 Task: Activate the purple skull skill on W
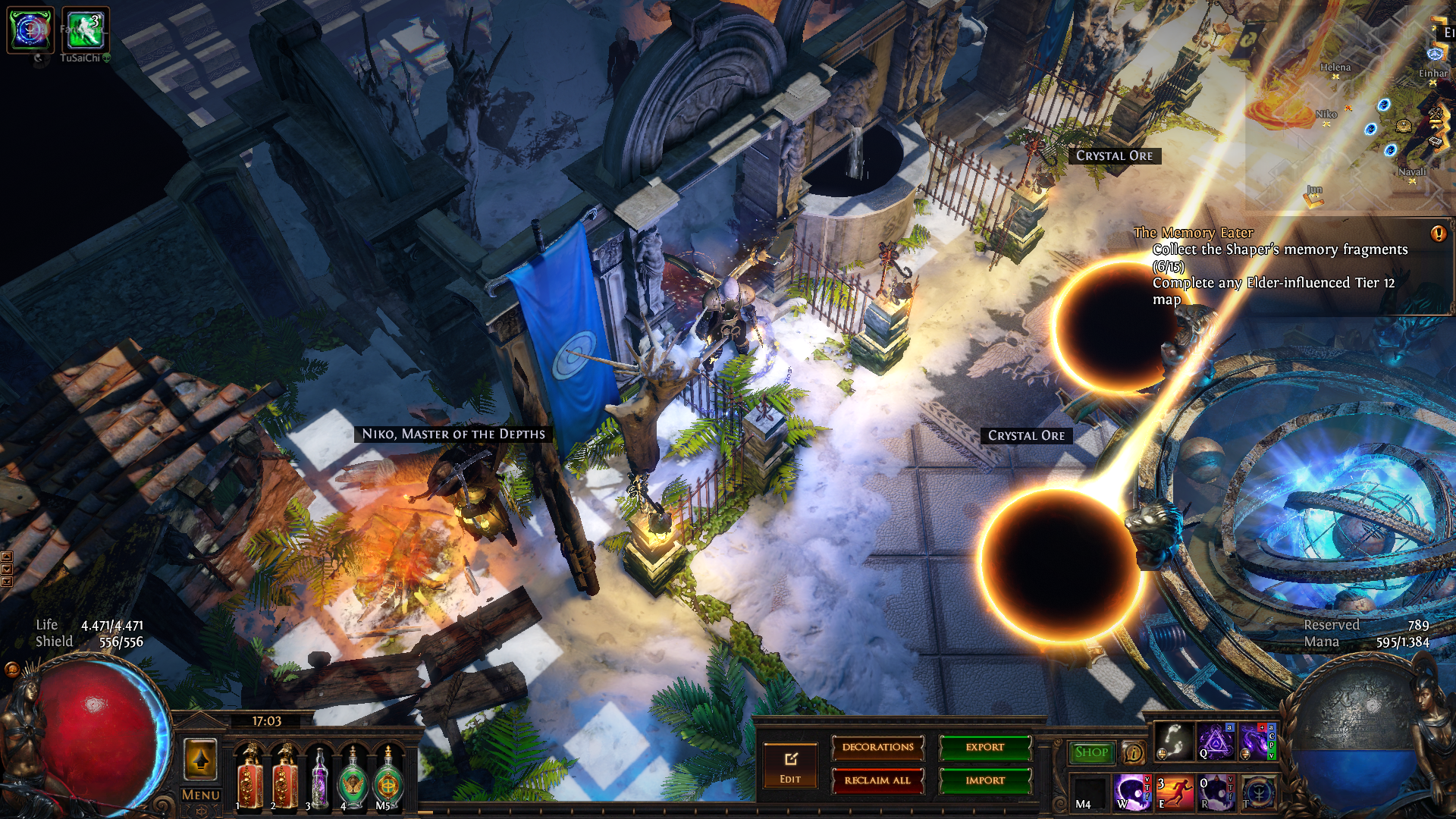click(x=1131, y=792)
